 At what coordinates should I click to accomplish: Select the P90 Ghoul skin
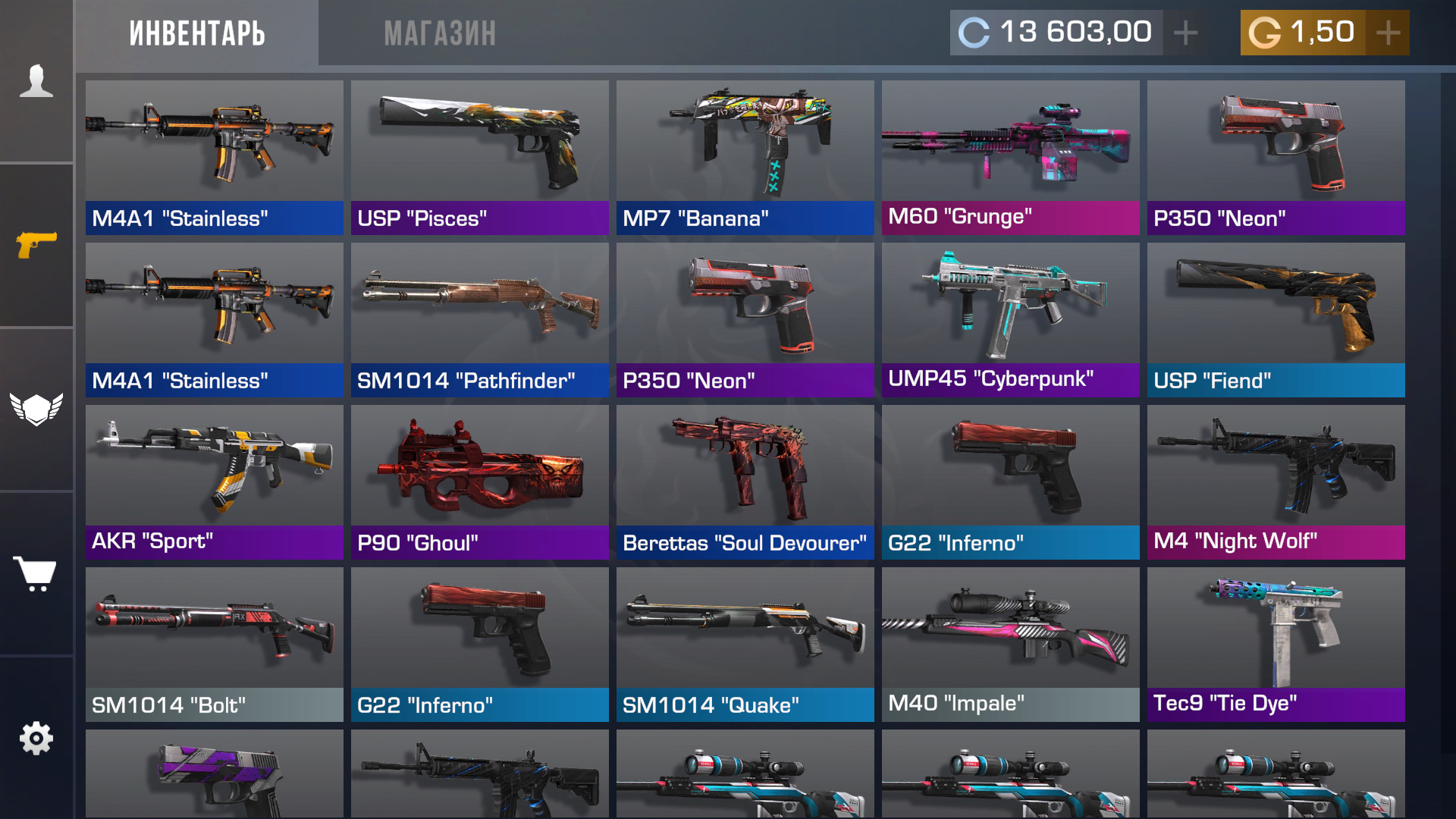coord(479,469)
